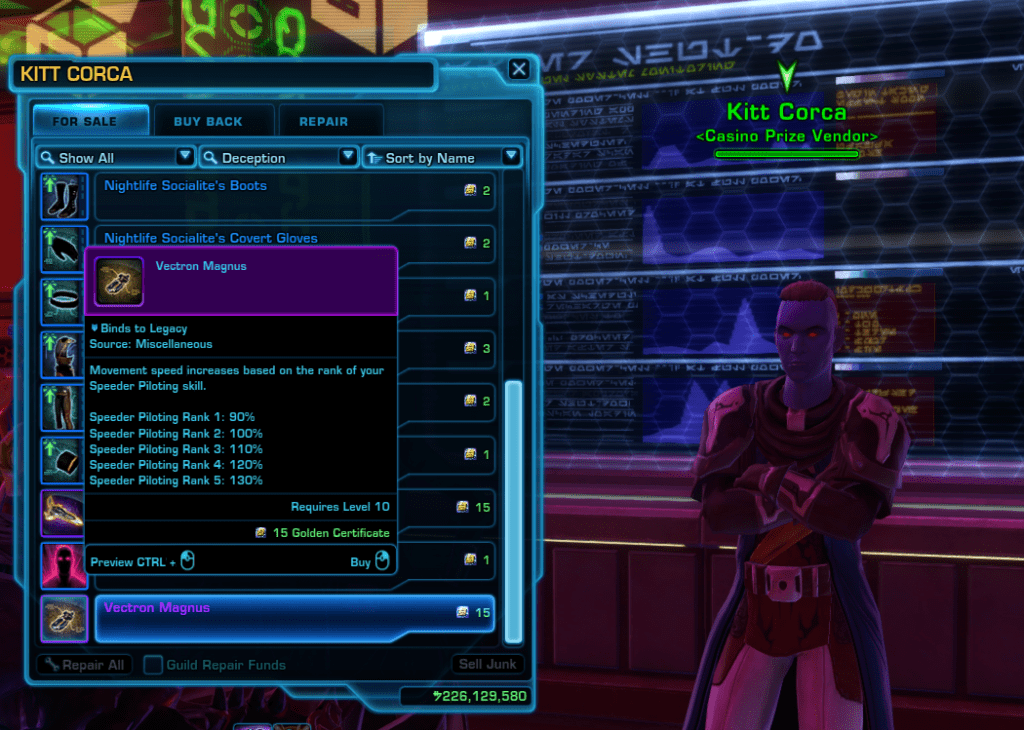Switch to the Buy Back tab

pos(208,121)
